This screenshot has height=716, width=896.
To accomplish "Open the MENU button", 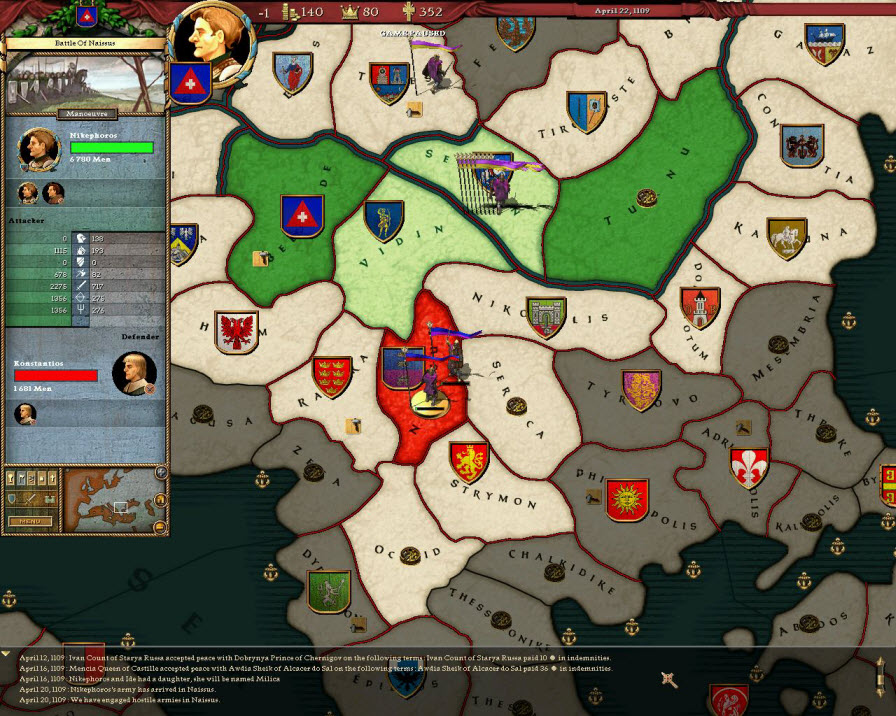I will tap(30, 521).
